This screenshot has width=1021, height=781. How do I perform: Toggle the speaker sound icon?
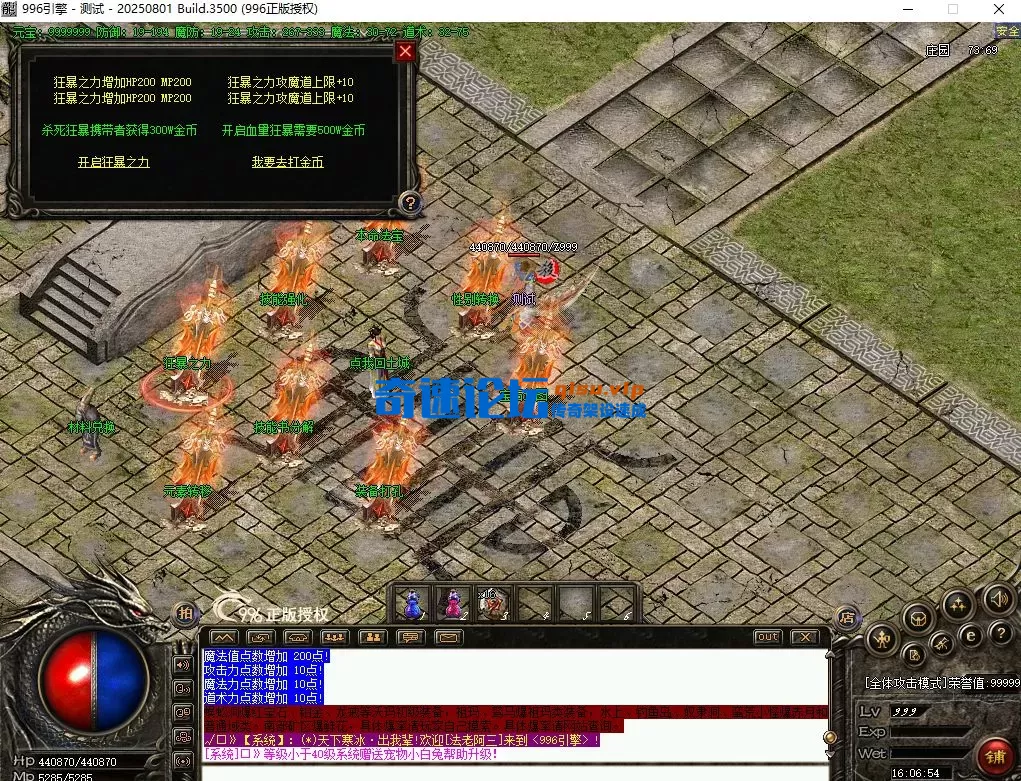pos(997,598)
